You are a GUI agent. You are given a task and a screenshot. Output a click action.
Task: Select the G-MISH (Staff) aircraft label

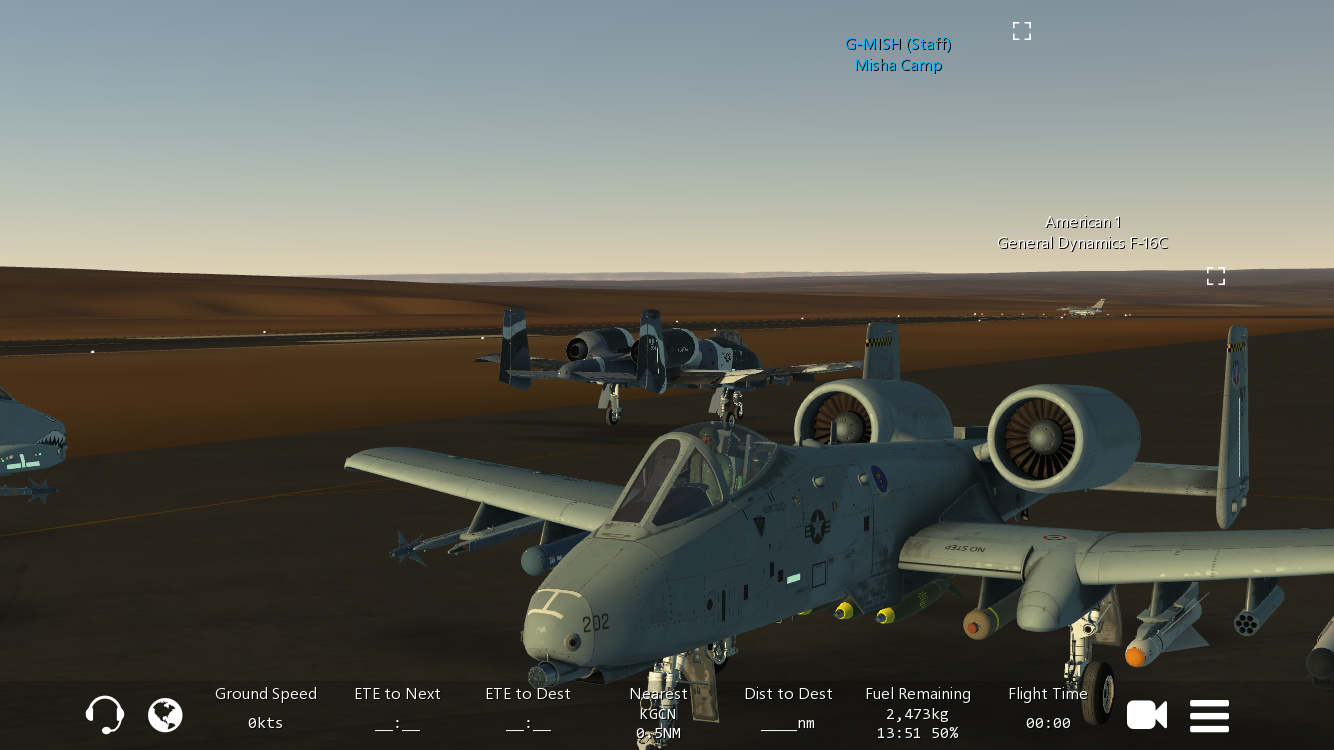coord(898,55)
